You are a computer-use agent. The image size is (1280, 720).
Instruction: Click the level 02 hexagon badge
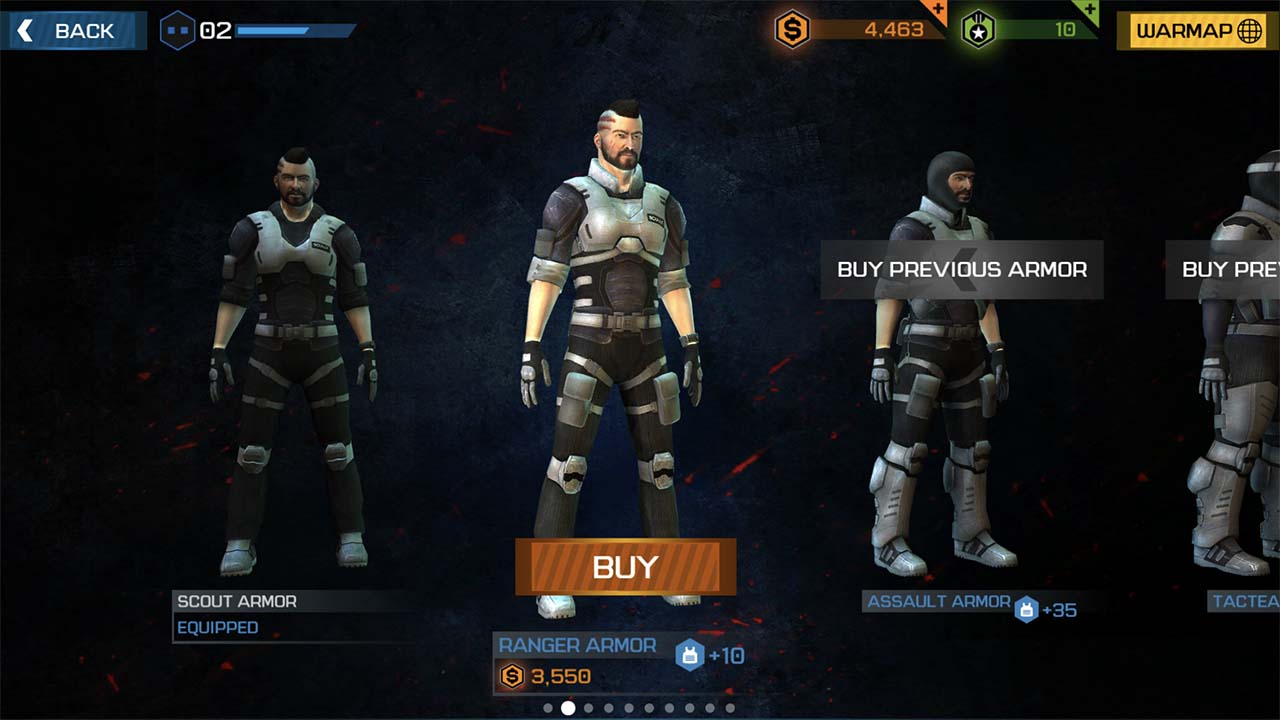(179, 30)
